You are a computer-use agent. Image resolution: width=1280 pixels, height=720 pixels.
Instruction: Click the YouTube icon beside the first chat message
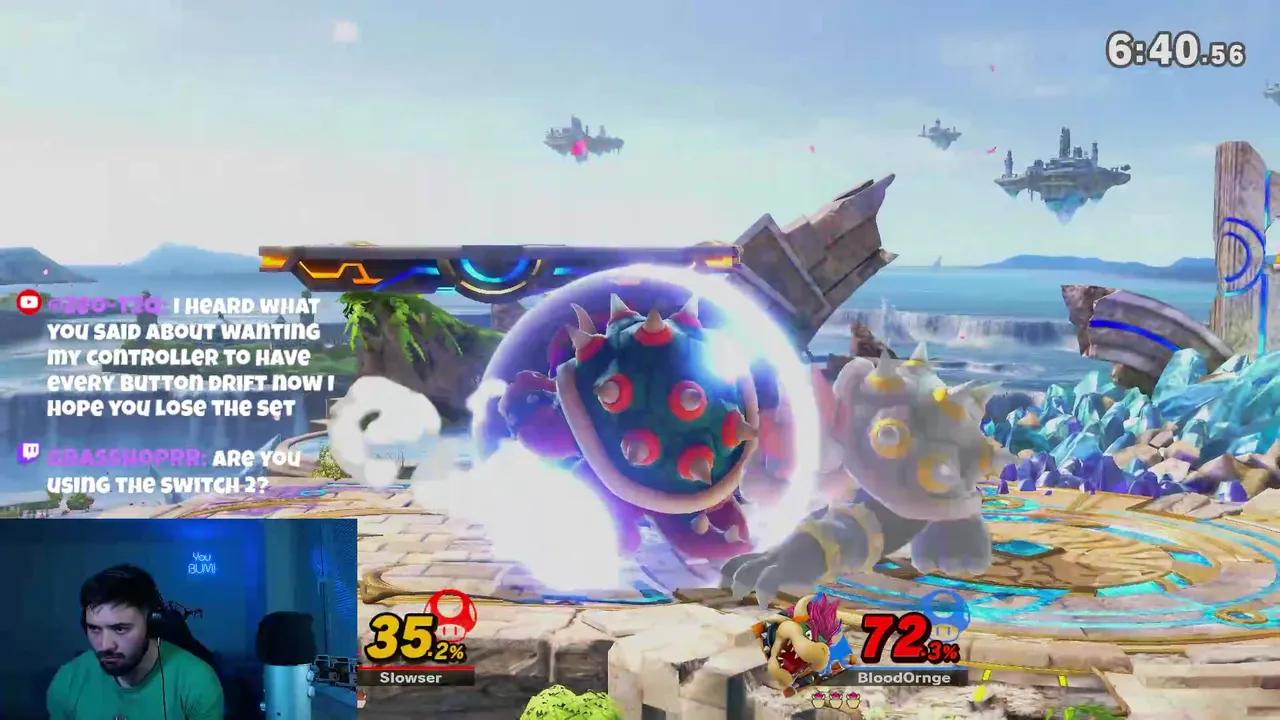click(27, 303)
